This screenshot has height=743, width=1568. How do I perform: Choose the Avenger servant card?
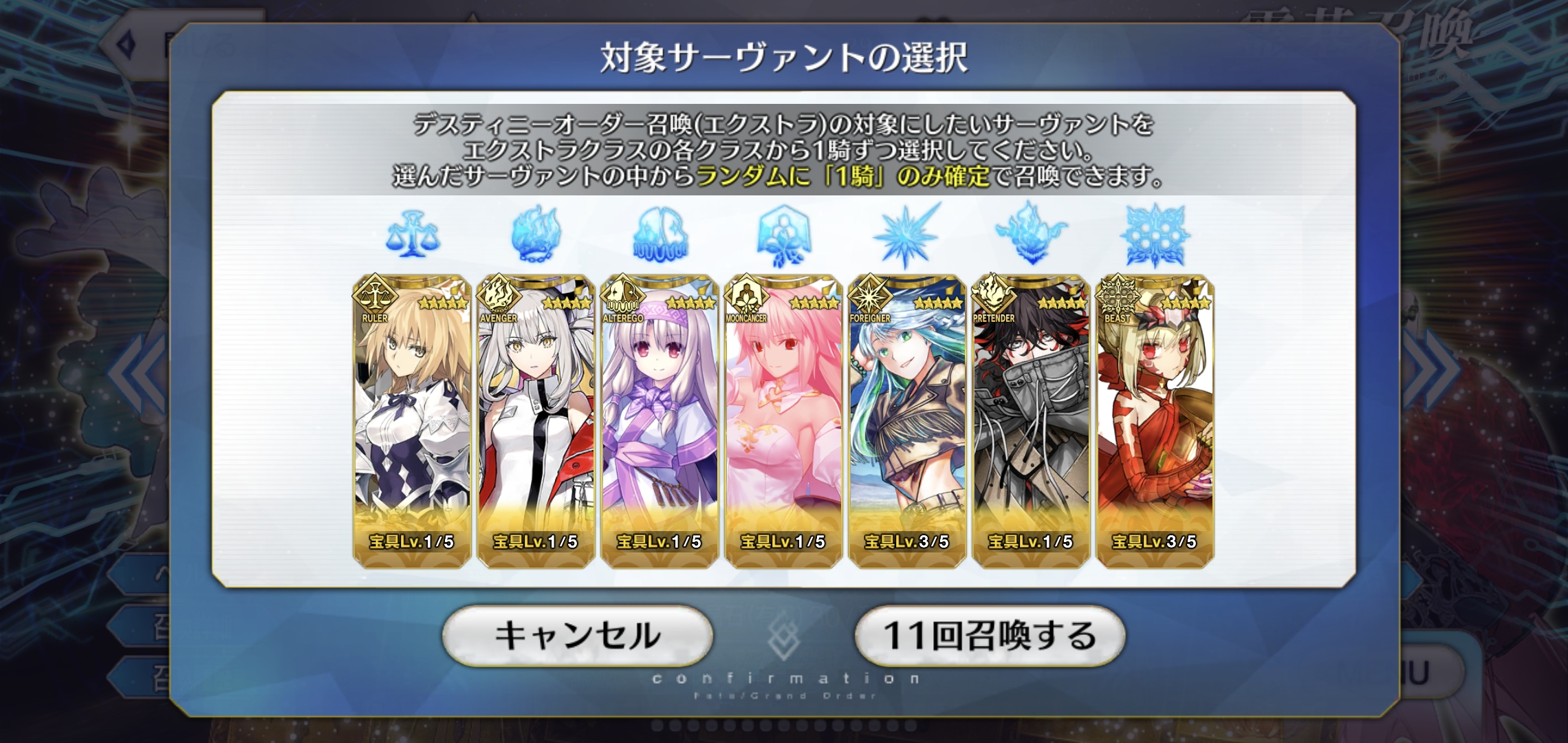[x=536, y=421]
